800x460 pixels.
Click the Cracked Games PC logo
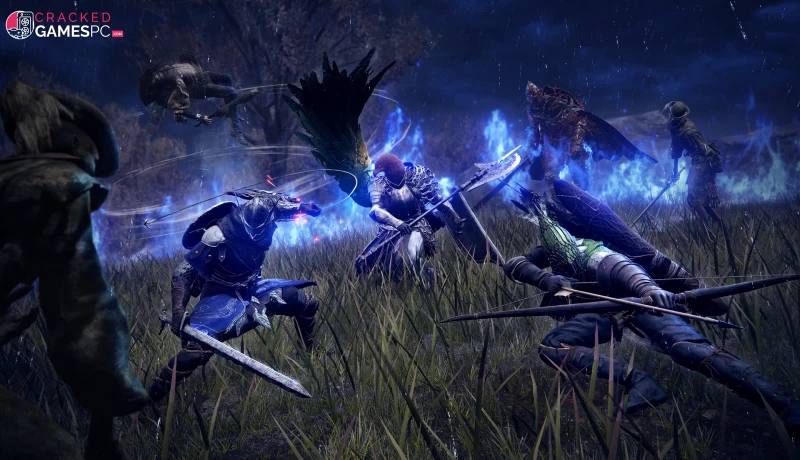[64, 25]
